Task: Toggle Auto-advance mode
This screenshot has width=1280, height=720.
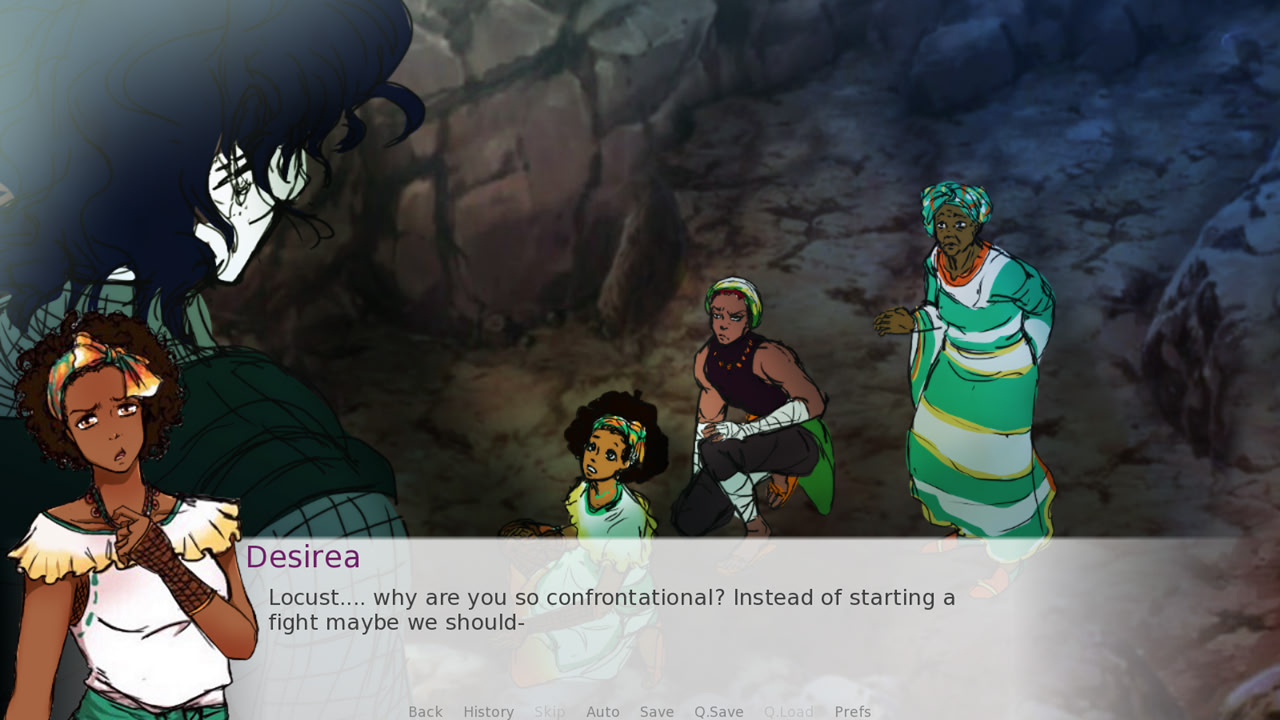Action: 603,711
